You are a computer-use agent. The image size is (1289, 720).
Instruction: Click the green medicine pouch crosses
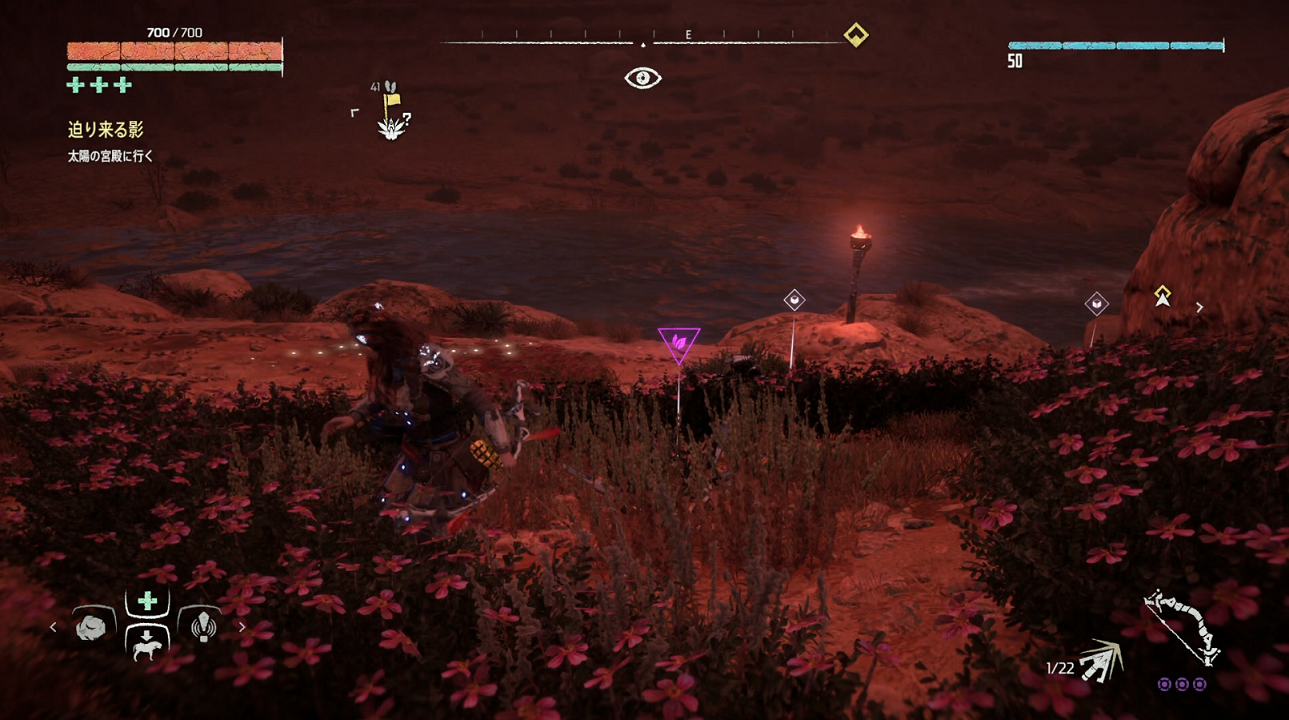99,85
